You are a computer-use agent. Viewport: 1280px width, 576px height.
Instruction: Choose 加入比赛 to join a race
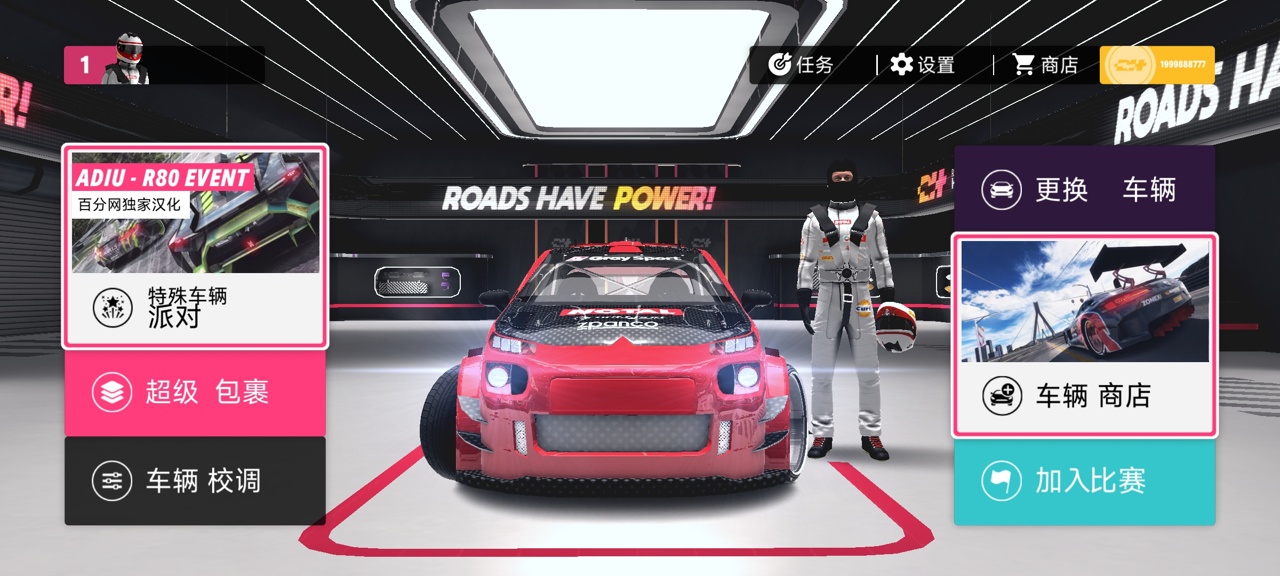coord(1084,481)
